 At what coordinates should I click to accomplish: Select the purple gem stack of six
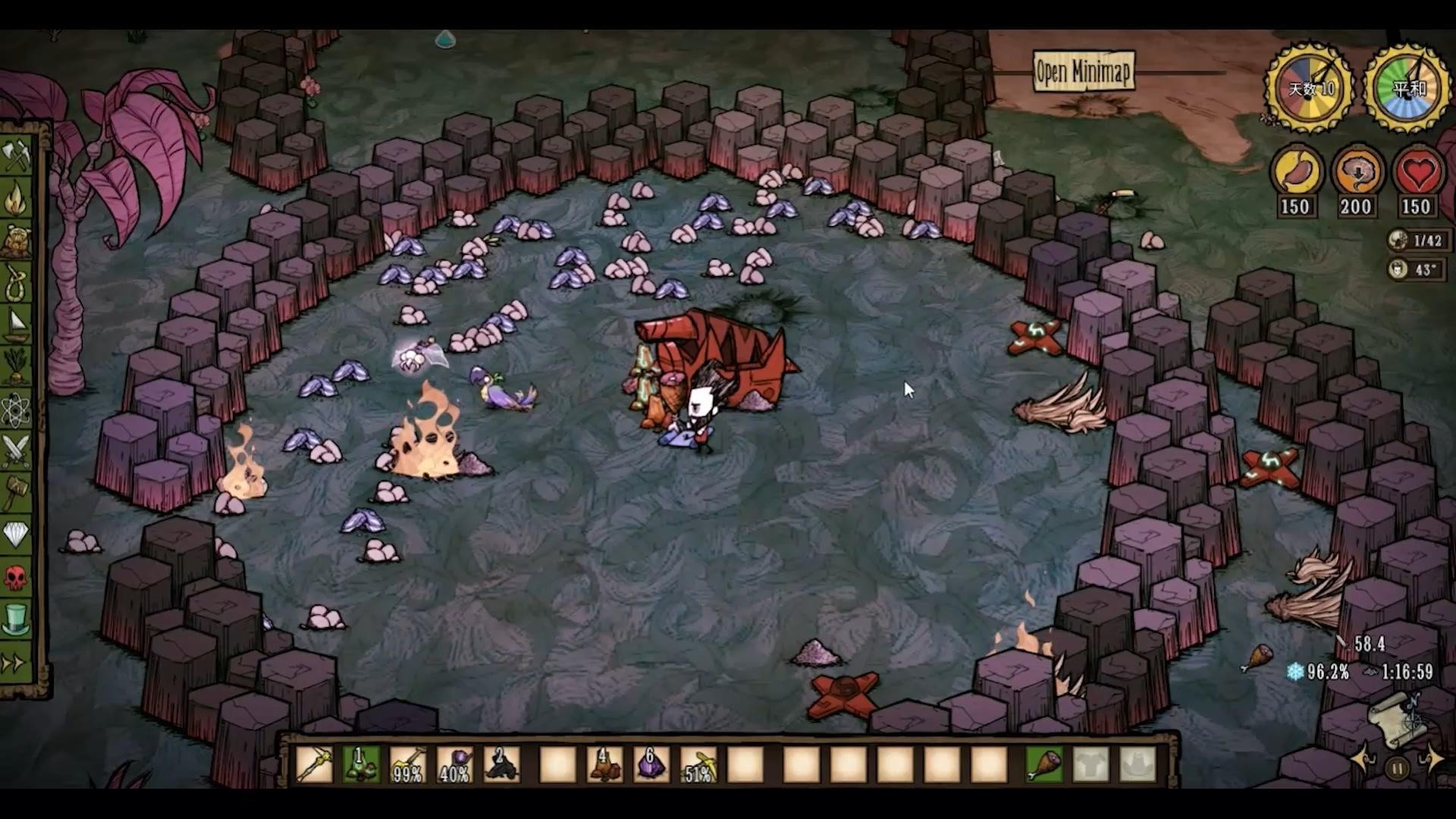[x=651, y=764]
